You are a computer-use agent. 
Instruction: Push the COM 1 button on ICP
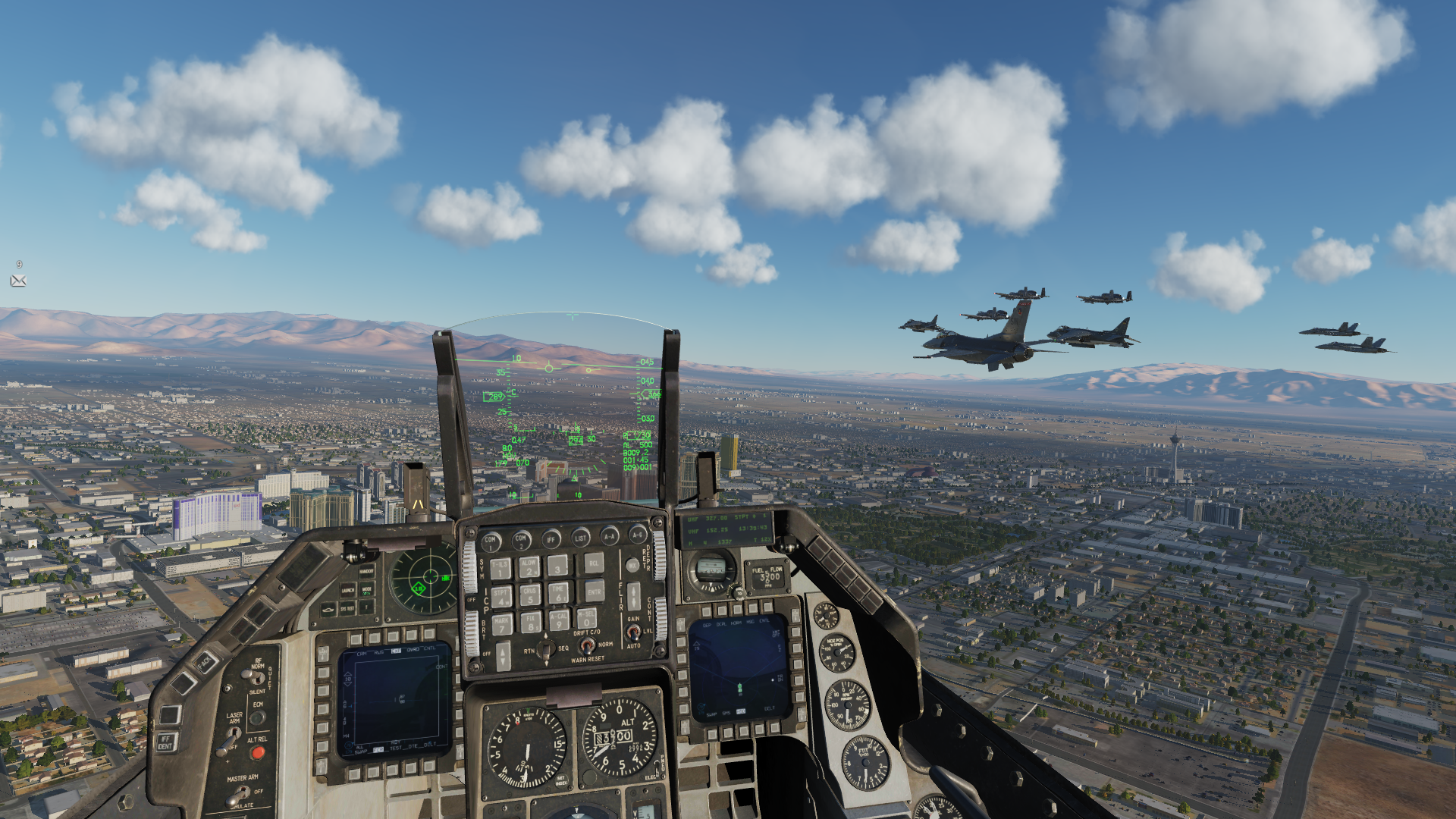491,541
